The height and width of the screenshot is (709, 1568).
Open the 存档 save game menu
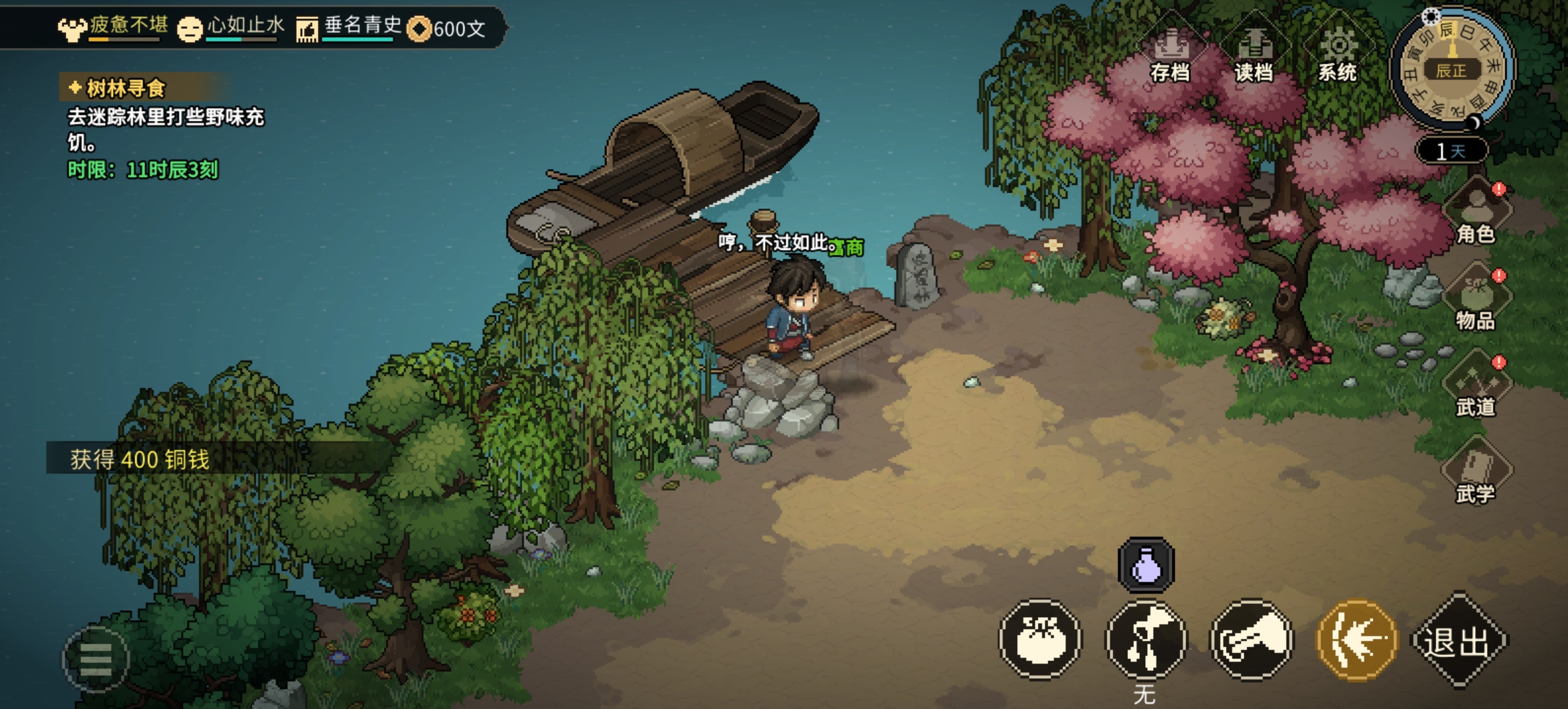[x=1170, y=55]
